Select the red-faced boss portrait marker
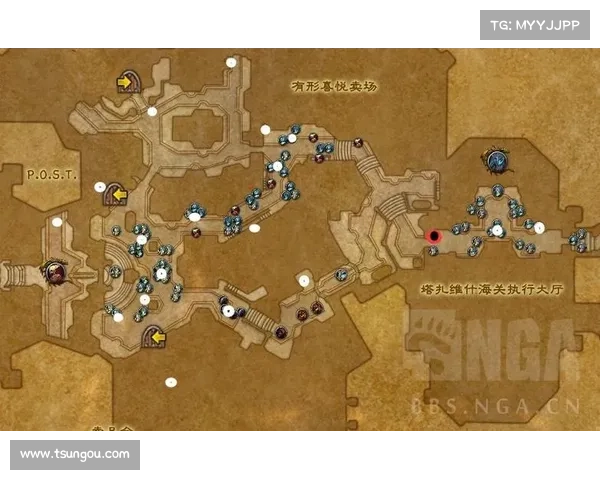Image resolution: width=600 pixels, height=480 pixels. [x=54, y=270]
